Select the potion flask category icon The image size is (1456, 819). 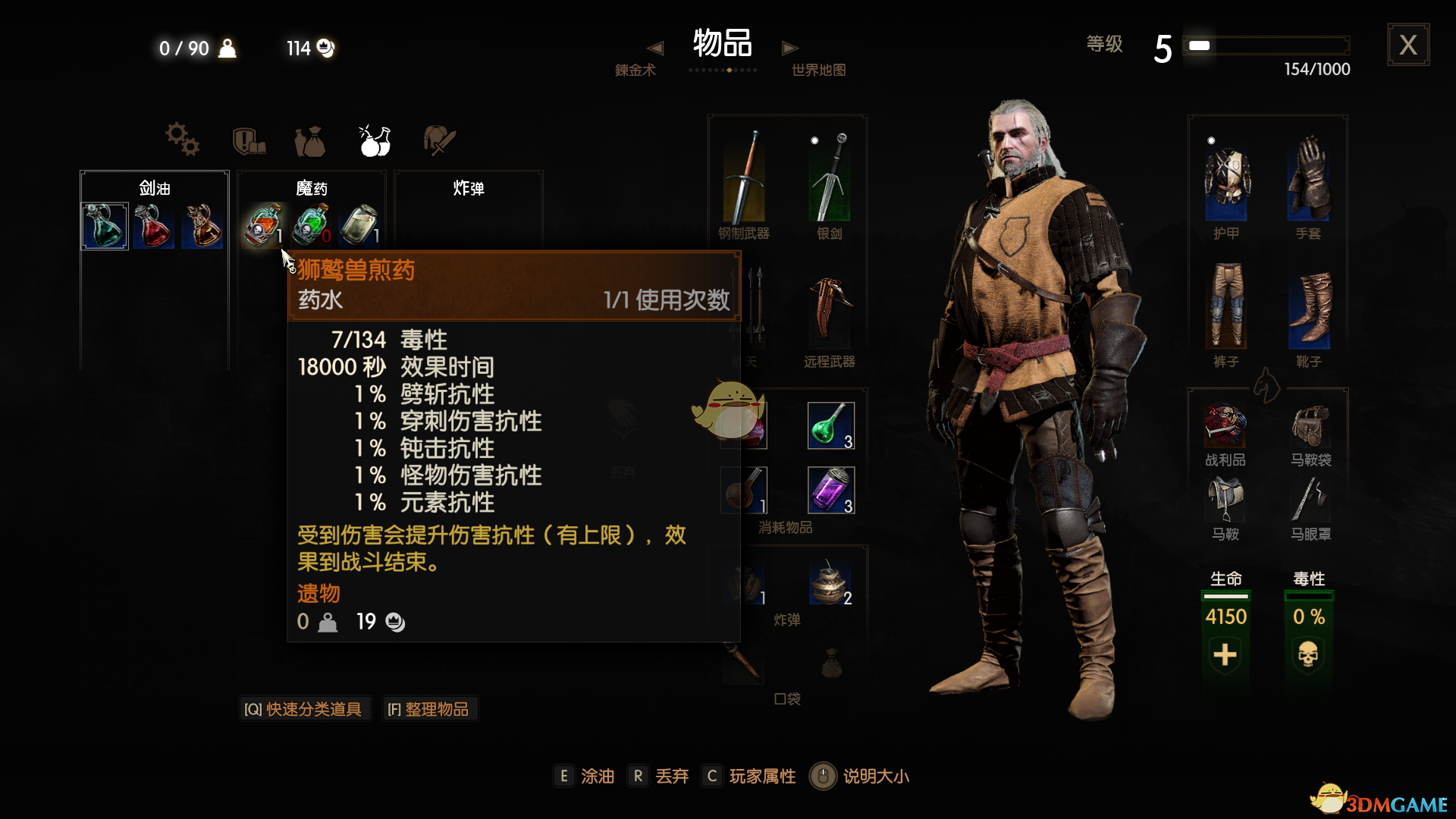tap(374, 140)
